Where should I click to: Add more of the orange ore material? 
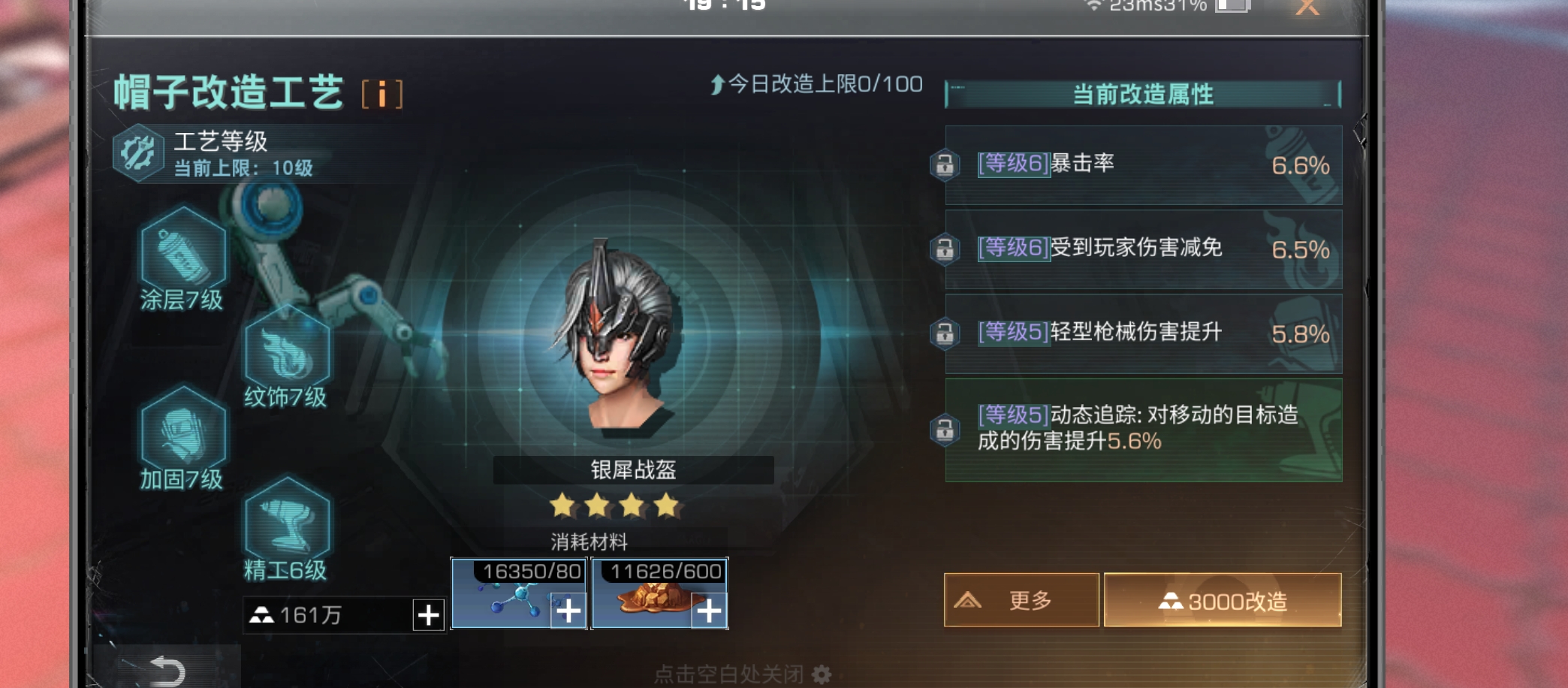point(708,611)
